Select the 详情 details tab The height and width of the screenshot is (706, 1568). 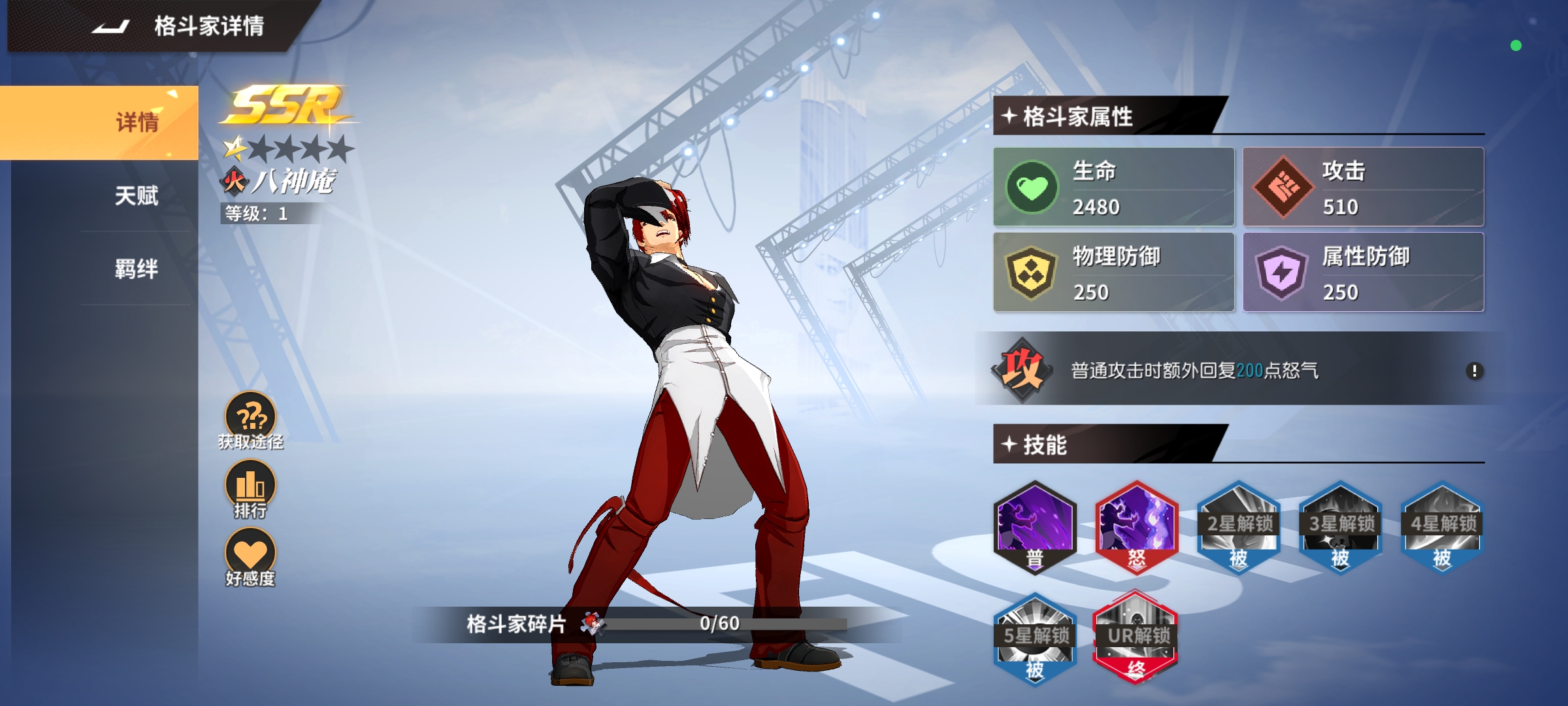coord(136,123)
